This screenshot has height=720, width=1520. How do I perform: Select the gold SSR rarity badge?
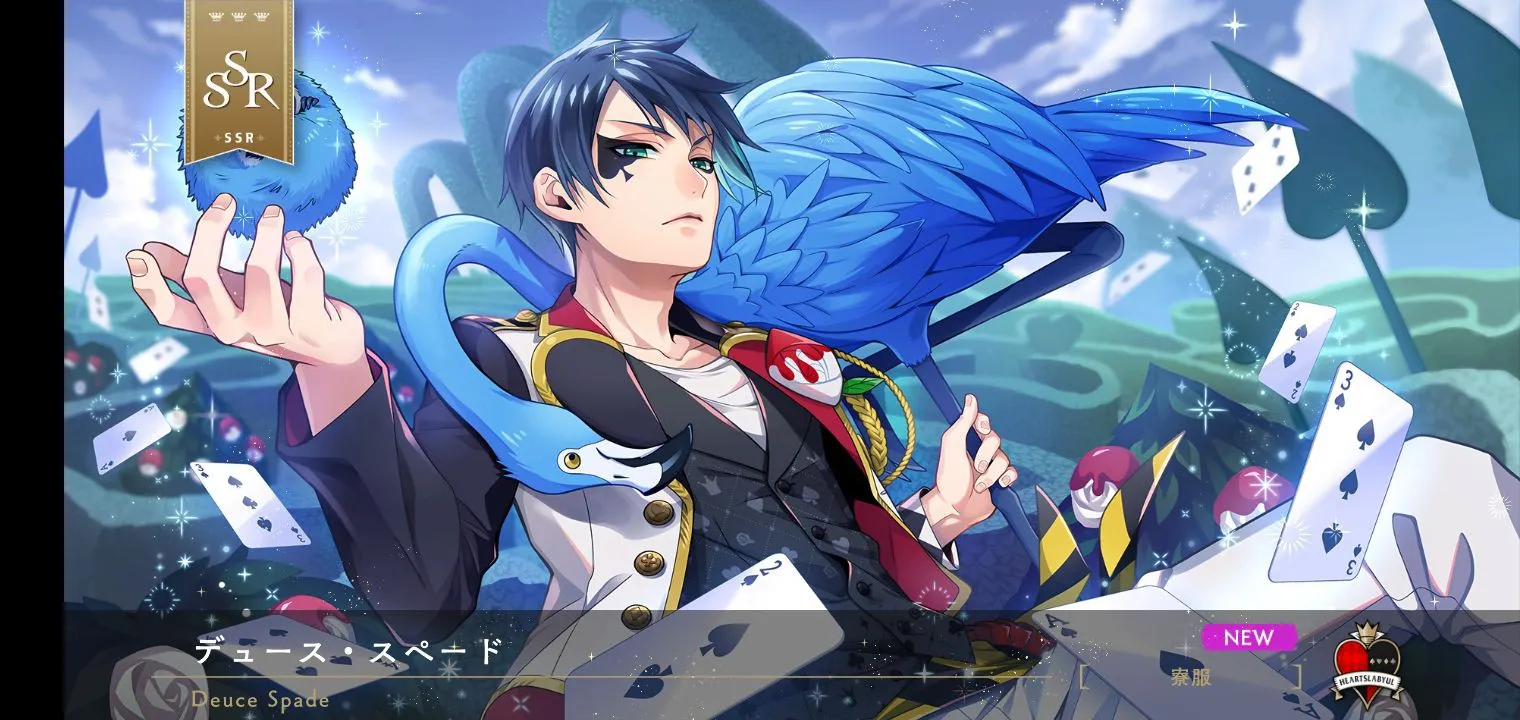(239, 82)
